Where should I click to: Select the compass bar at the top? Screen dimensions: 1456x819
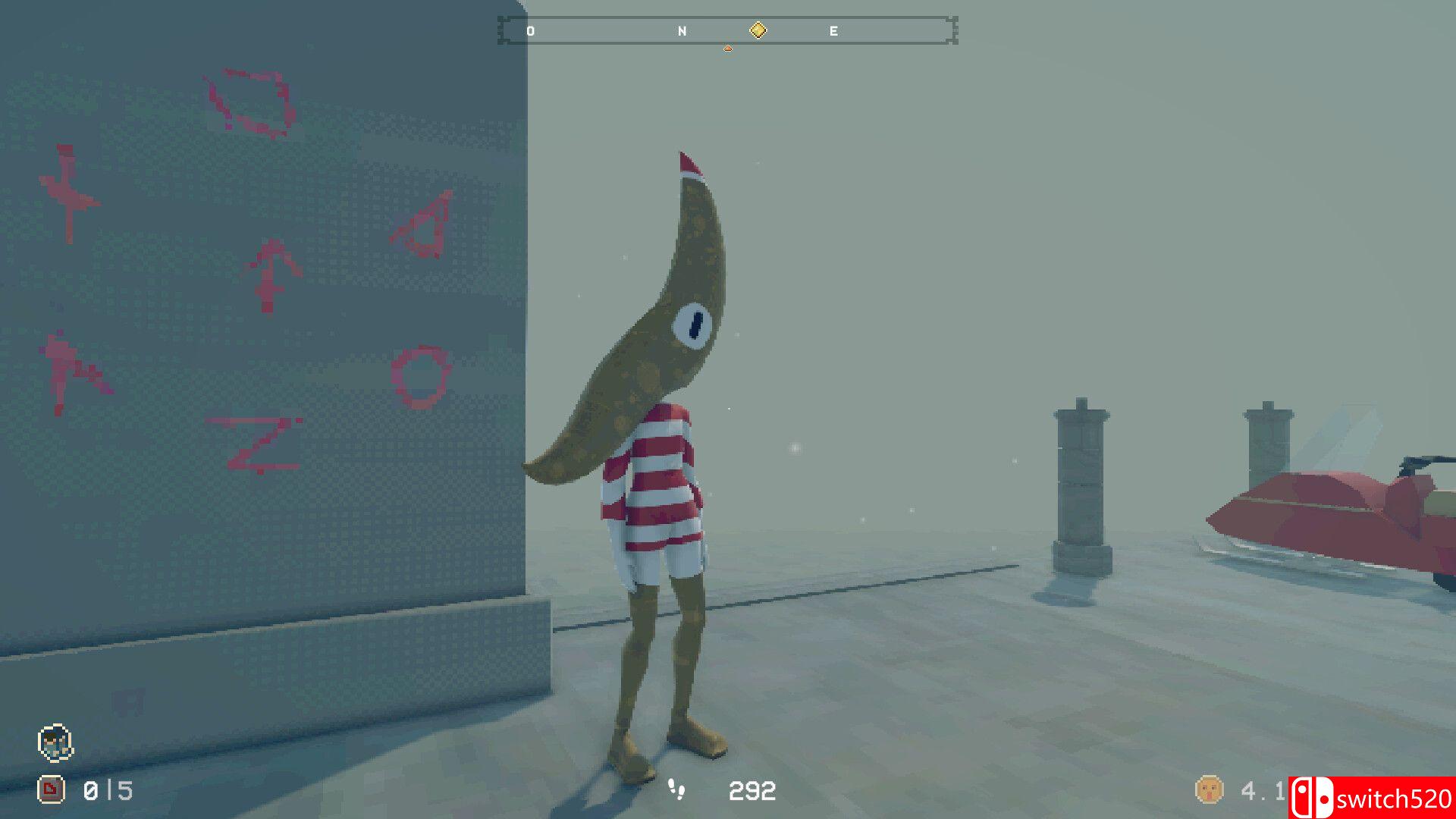tap(727, 30)
